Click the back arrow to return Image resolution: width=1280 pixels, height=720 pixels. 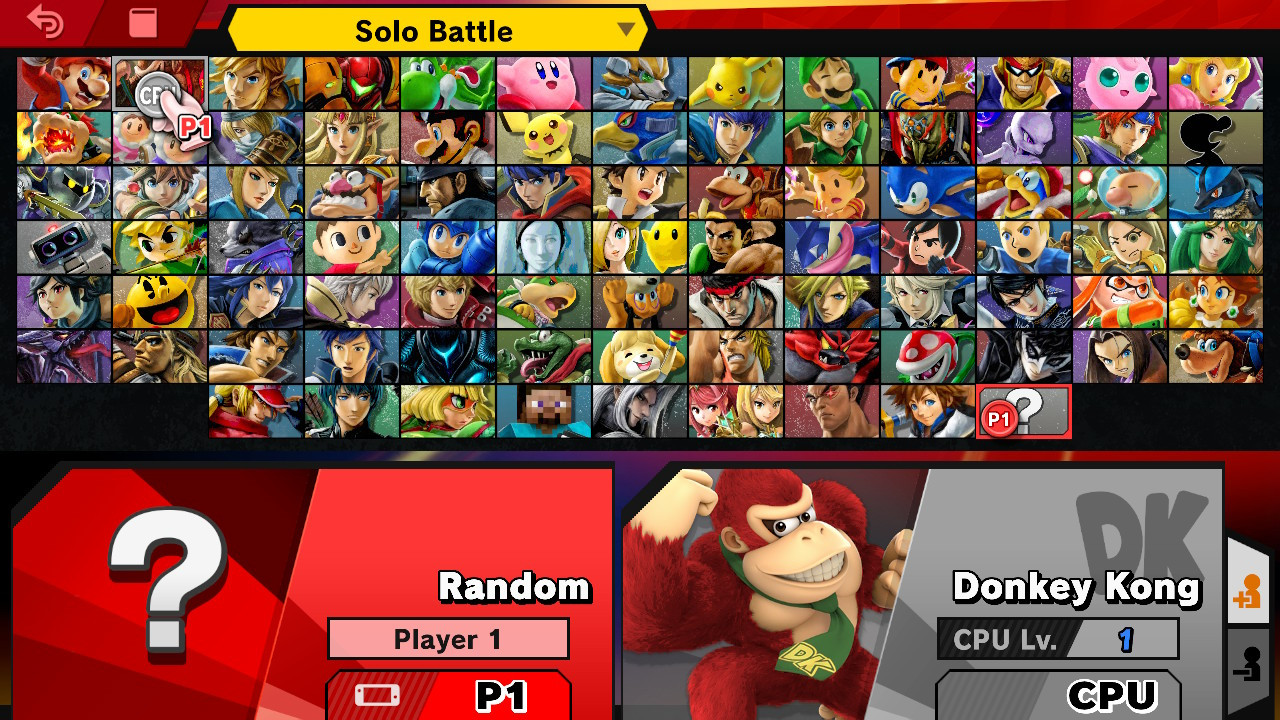click(x=45, y=22)
